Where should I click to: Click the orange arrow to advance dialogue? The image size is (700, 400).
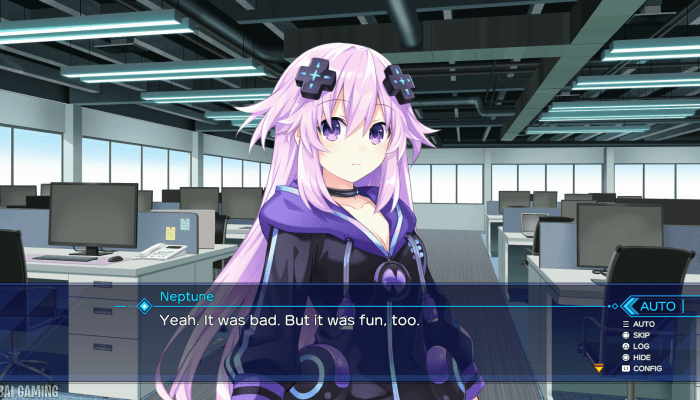[x=599, y=368]
